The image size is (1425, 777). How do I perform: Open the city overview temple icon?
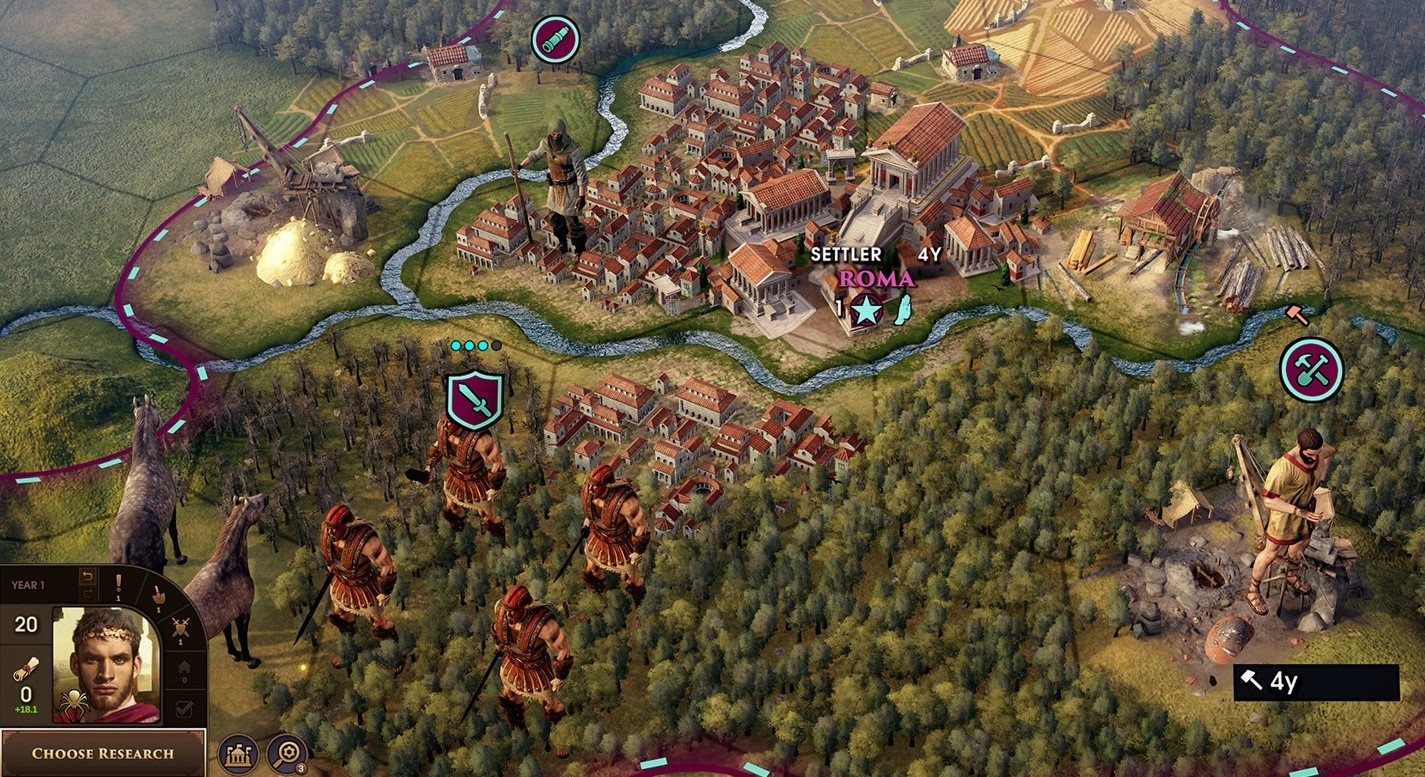pos(239,755)
